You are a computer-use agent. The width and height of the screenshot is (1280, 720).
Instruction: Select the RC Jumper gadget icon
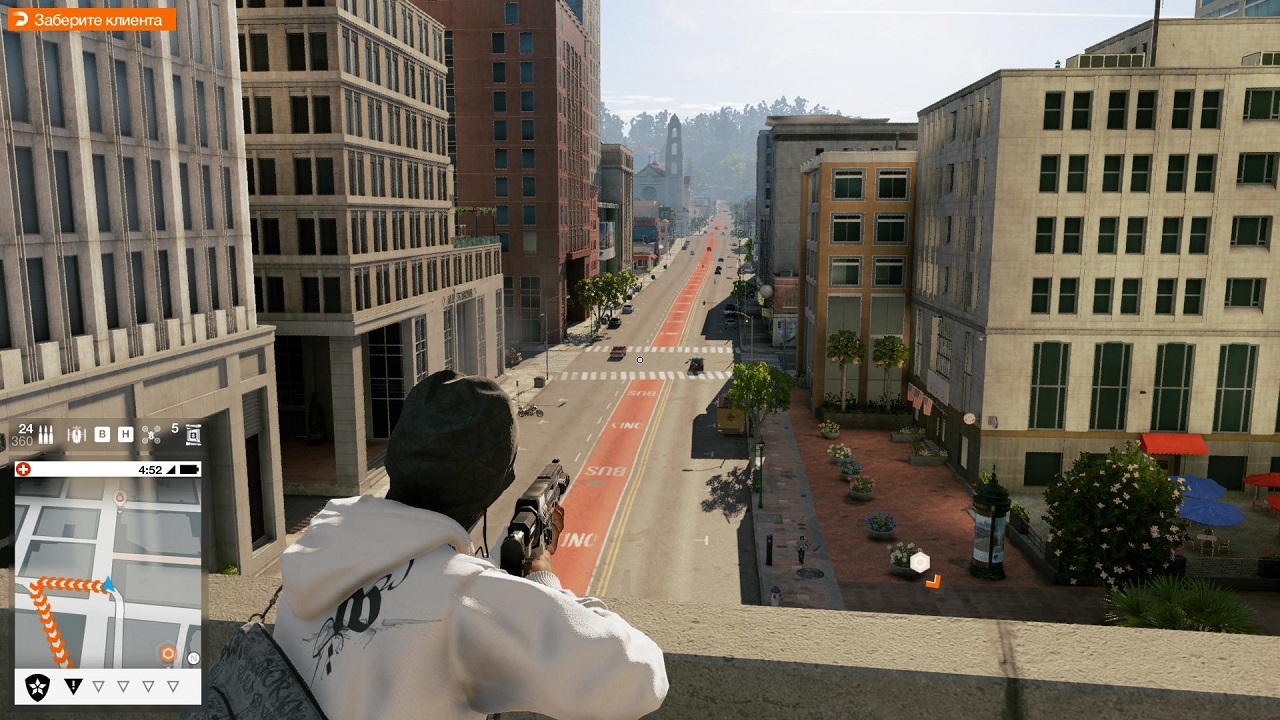coord(77,434)
